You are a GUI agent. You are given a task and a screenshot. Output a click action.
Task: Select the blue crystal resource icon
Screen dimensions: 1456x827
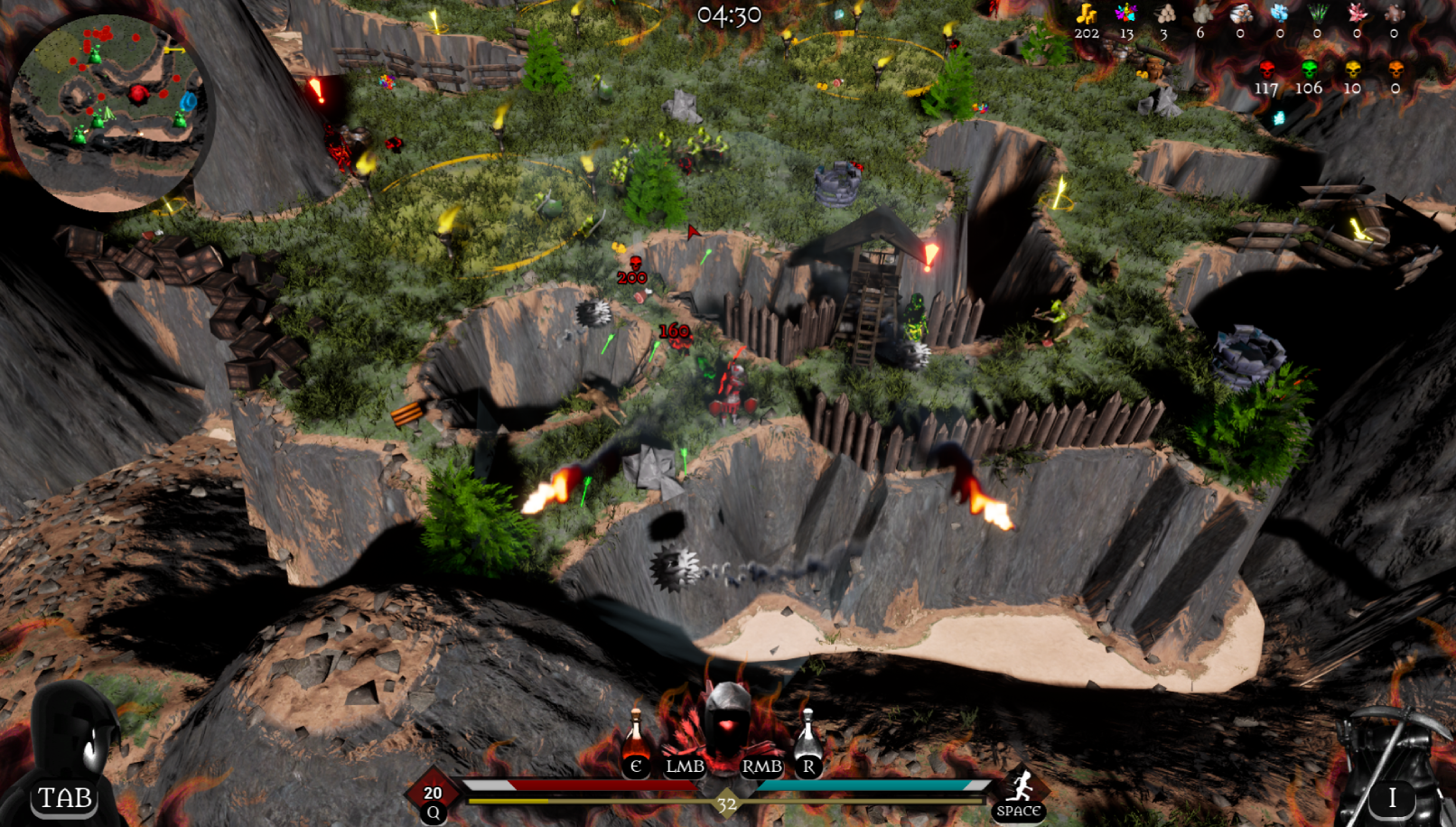tap(1279, 14)
